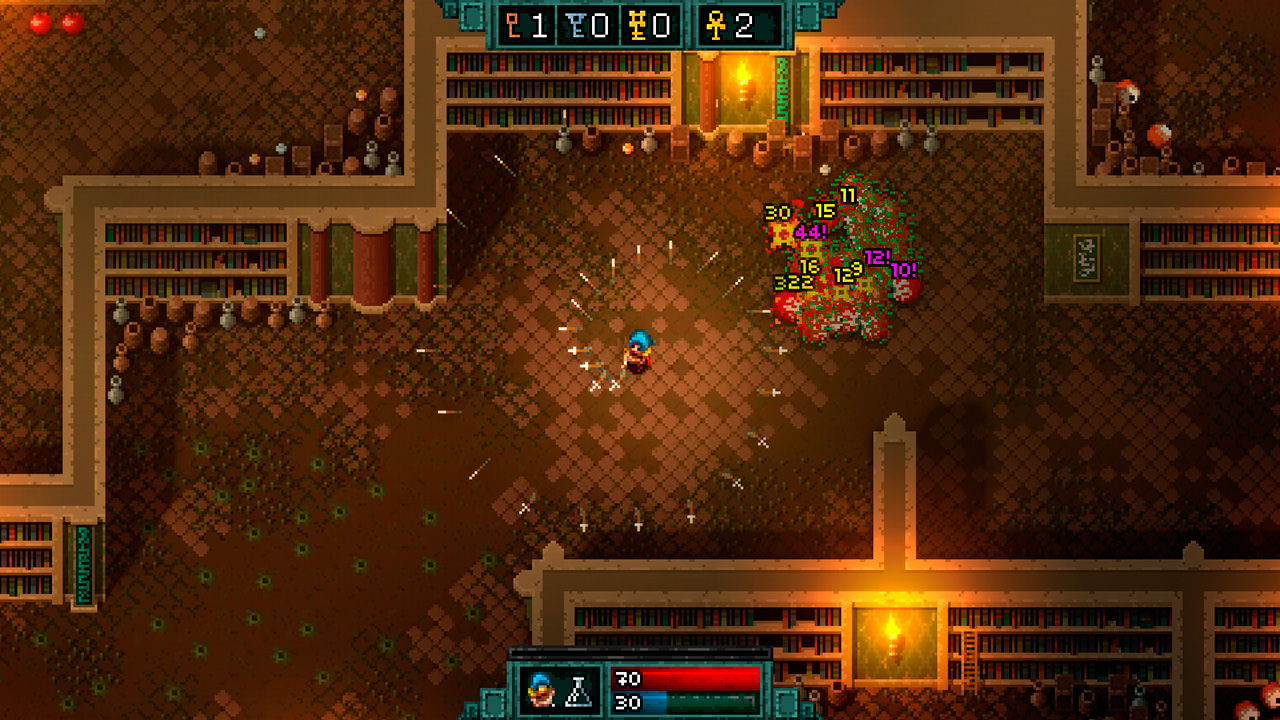The image size is (1280, 720).
Task: Click the purple 12! damage number
Action: [x=877, y=257]
